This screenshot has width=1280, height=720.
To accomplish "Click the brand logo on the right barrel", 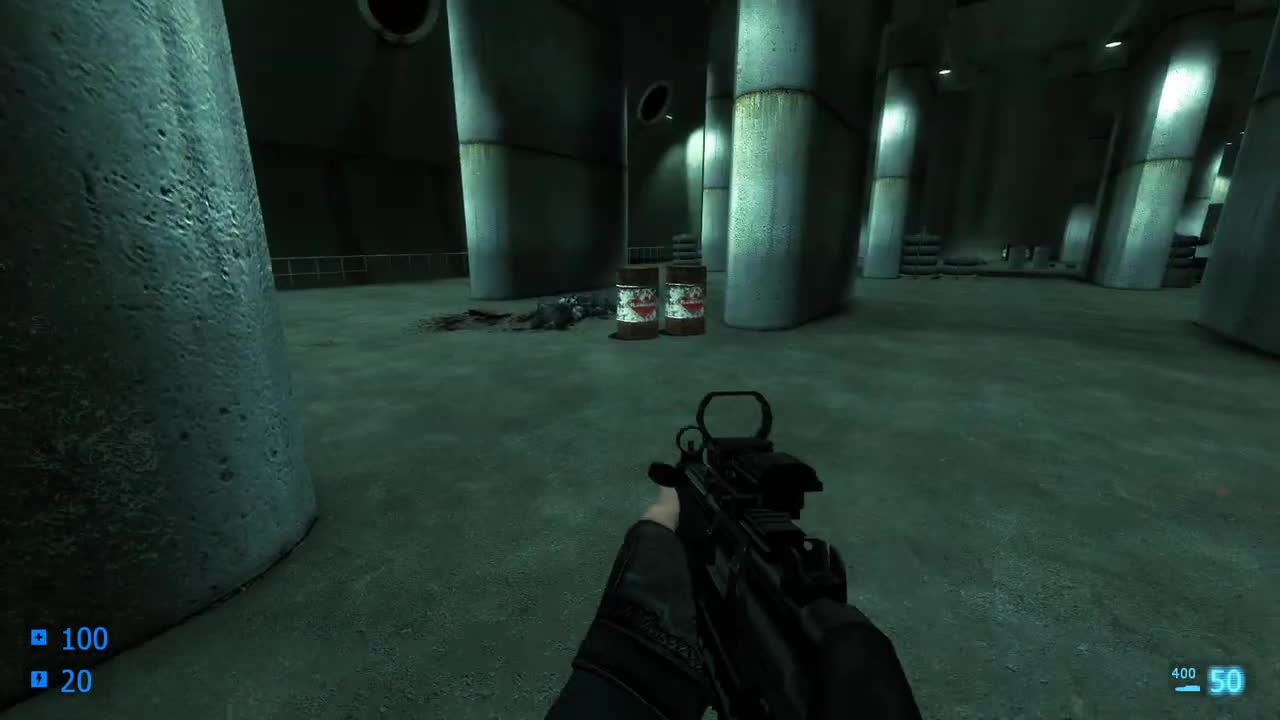I will pyautogui.click(x=690, y=304).
